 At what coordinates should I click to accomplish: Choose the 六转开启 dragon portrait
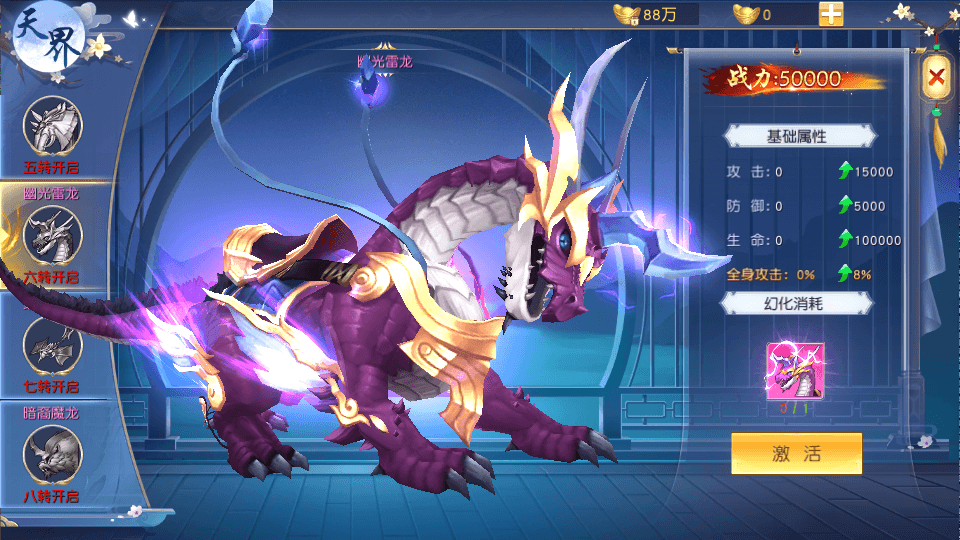(x=52, y=237)
